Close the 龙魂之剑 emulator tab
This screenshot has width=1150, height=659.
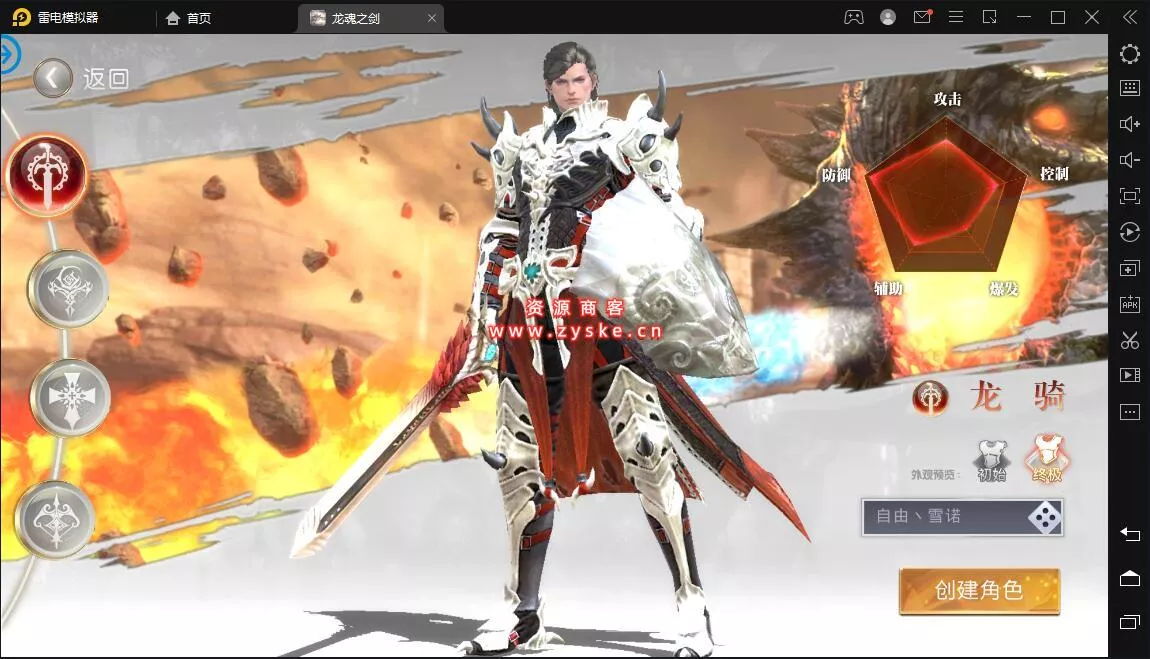click(x=431, y=18)
